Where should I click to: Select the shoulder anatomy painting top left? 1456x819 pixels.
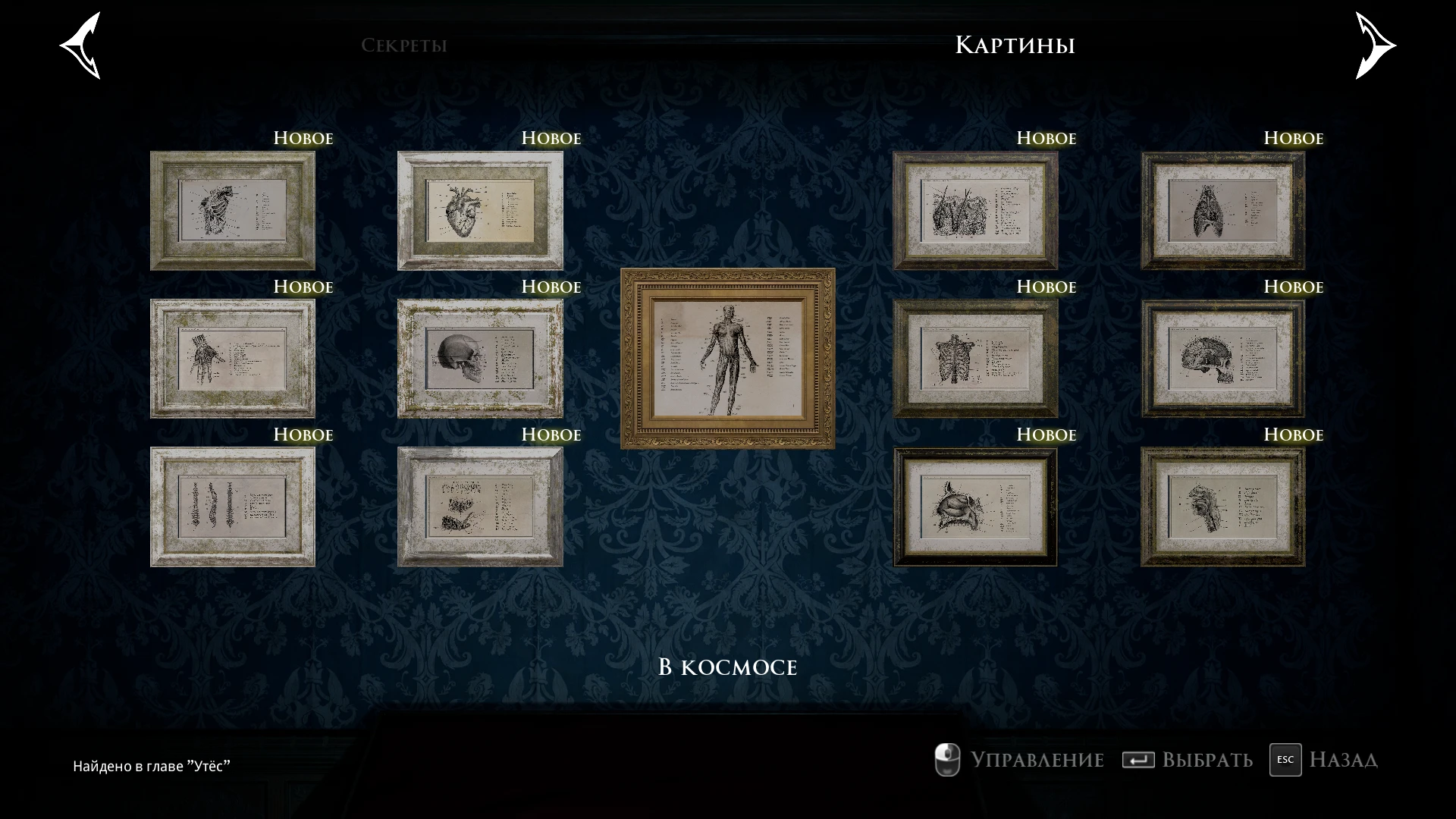point(233,210)
